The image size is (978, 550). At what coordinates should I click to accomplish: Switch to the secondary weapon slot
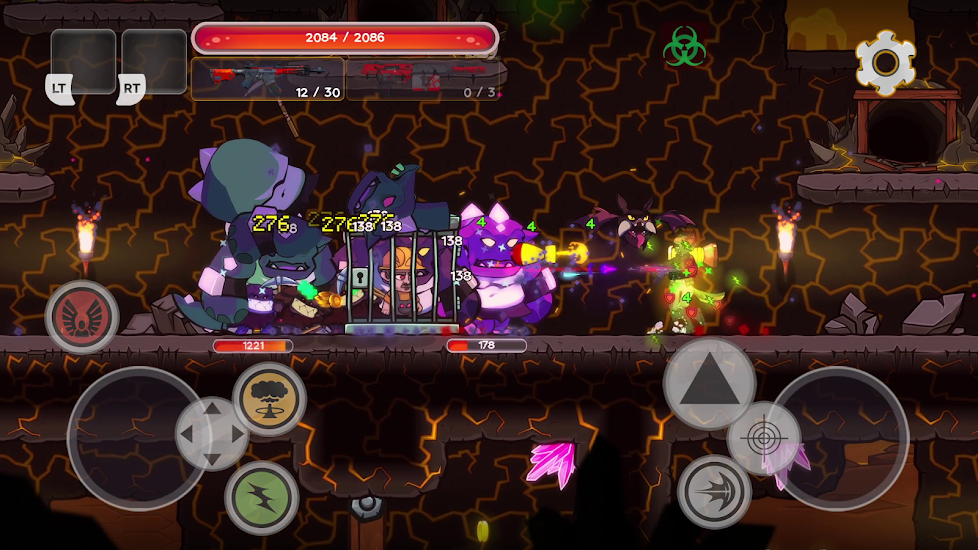click(424, 79)
